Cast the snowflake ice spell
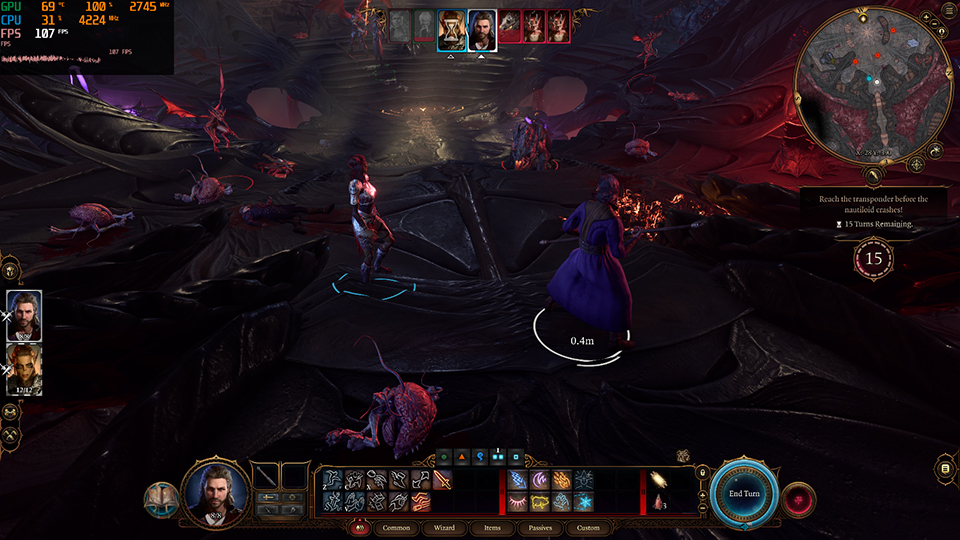The image size is (960, 540). click(x=583, y=501)
